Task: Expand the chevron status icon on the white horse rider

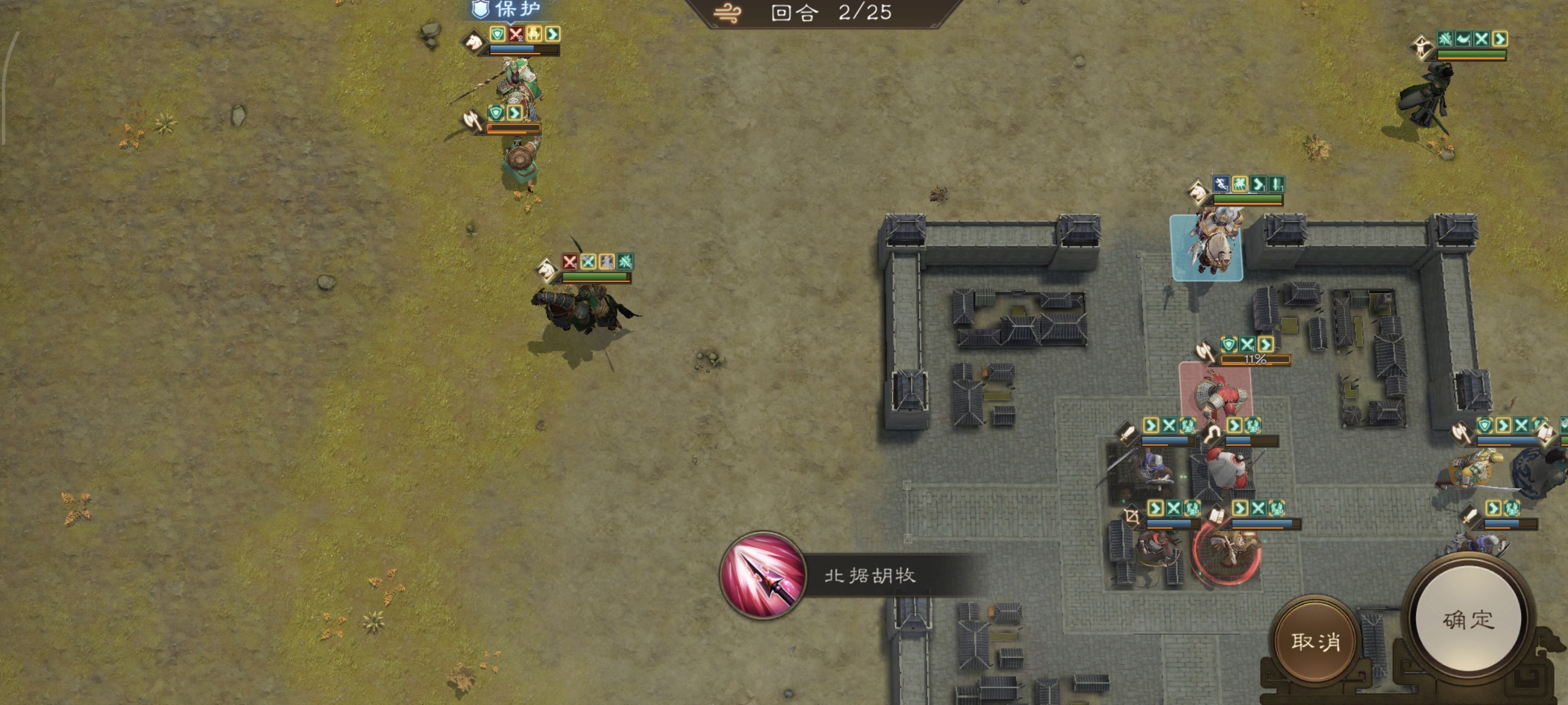Action: [x=1259, y=184]
